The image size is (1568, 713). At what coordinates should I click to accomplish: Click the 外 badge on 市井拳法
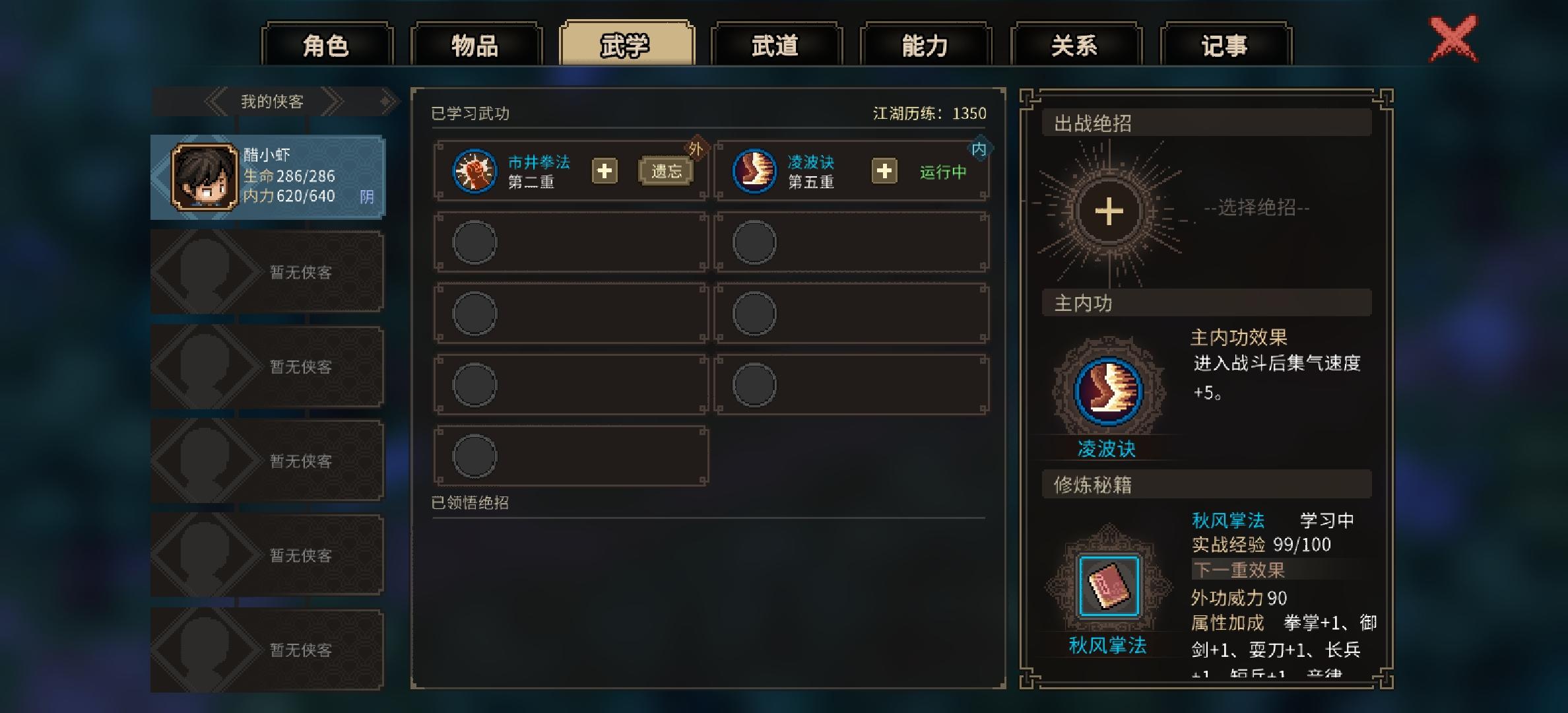pyautogui.click(x=697, y=147)
